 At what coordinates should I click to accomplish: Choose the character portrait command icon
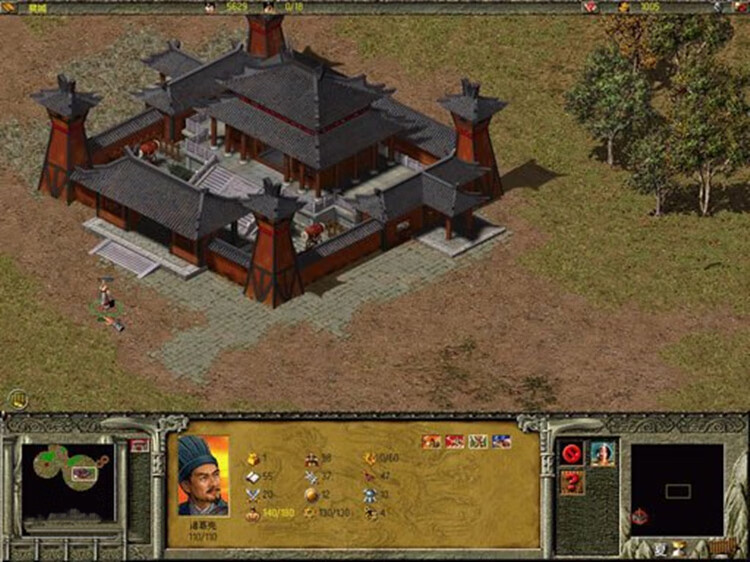click(602, 454)
